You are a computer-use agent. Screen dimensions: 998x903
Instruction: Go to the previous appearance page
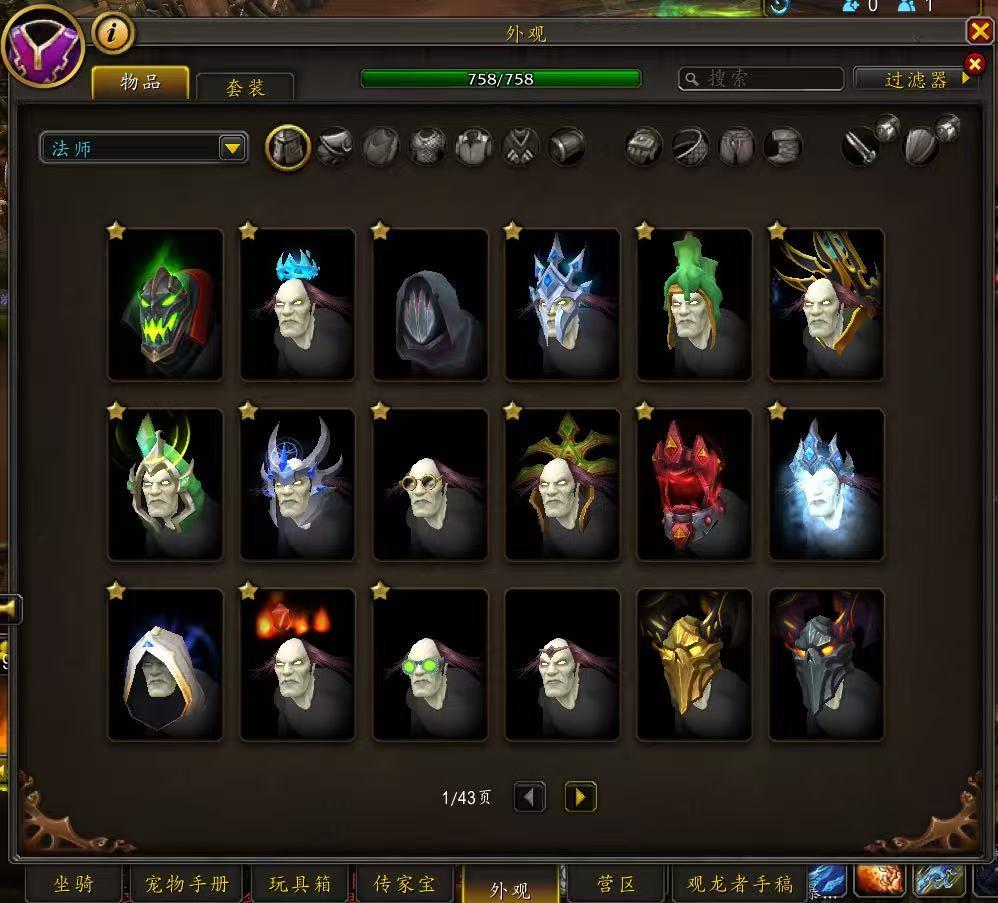click(x=530, y=797)
